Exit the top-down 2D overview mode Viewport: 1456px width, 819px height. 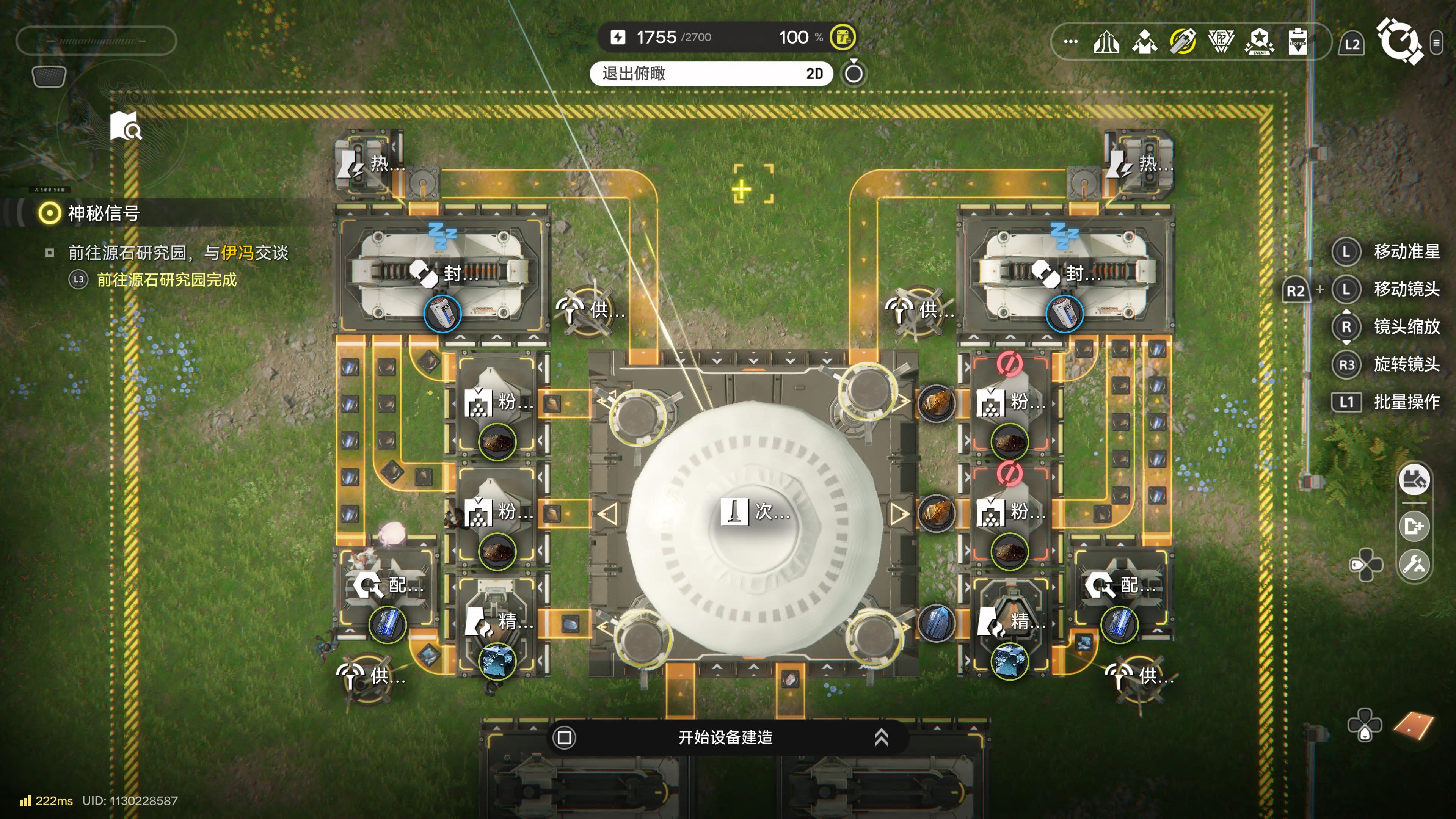(x=711, y=74)
